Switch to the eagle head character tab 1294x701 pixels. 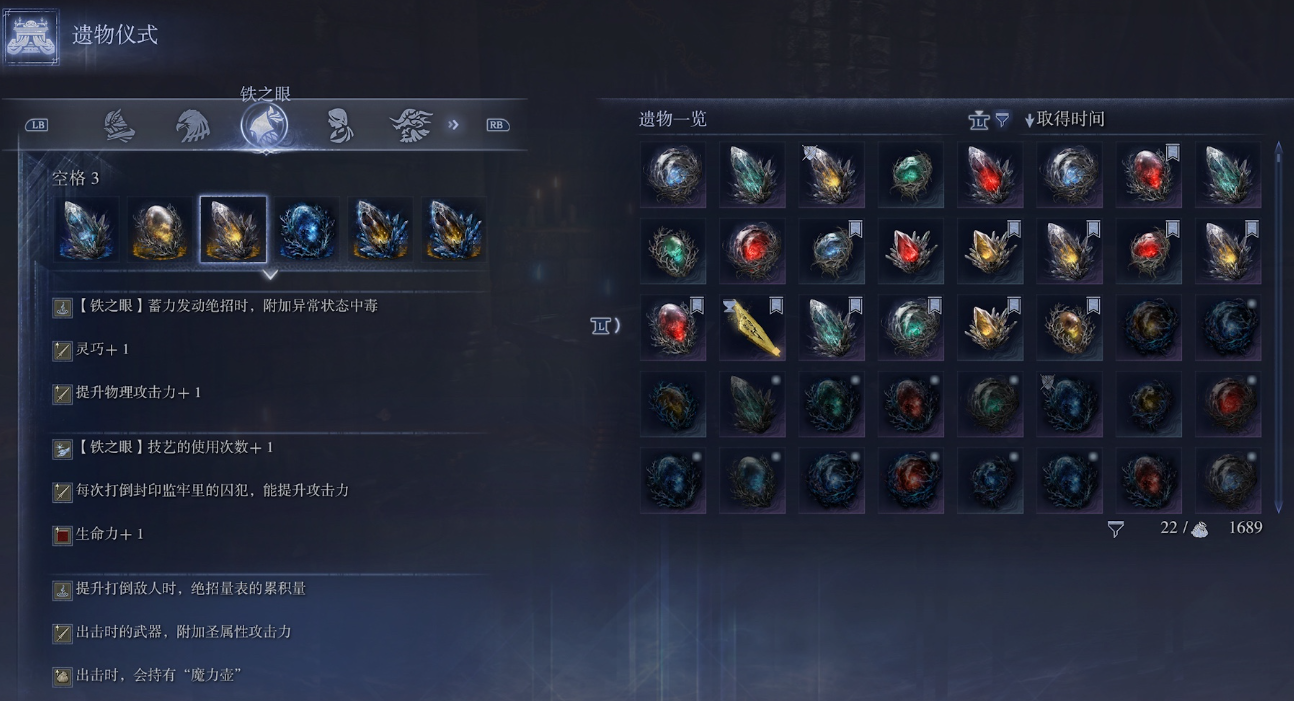(x=193, y=126)
